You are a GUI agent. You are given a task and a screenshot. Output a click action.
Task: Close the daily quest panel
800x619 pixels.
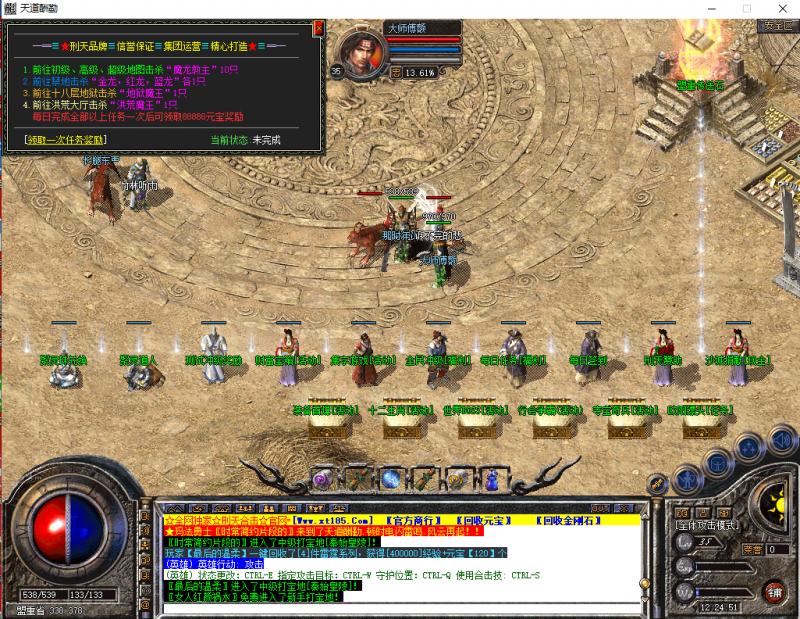pos(318,28)
